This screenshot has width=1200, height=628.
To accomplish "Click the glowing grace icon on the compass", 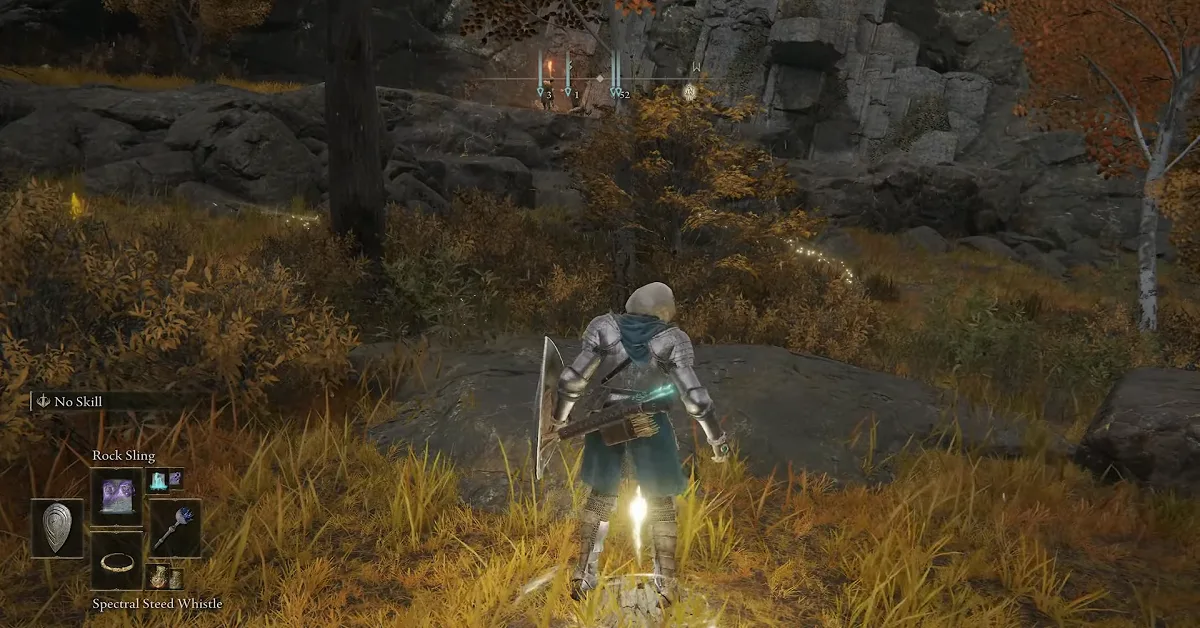I will click(x=689, y=91).
